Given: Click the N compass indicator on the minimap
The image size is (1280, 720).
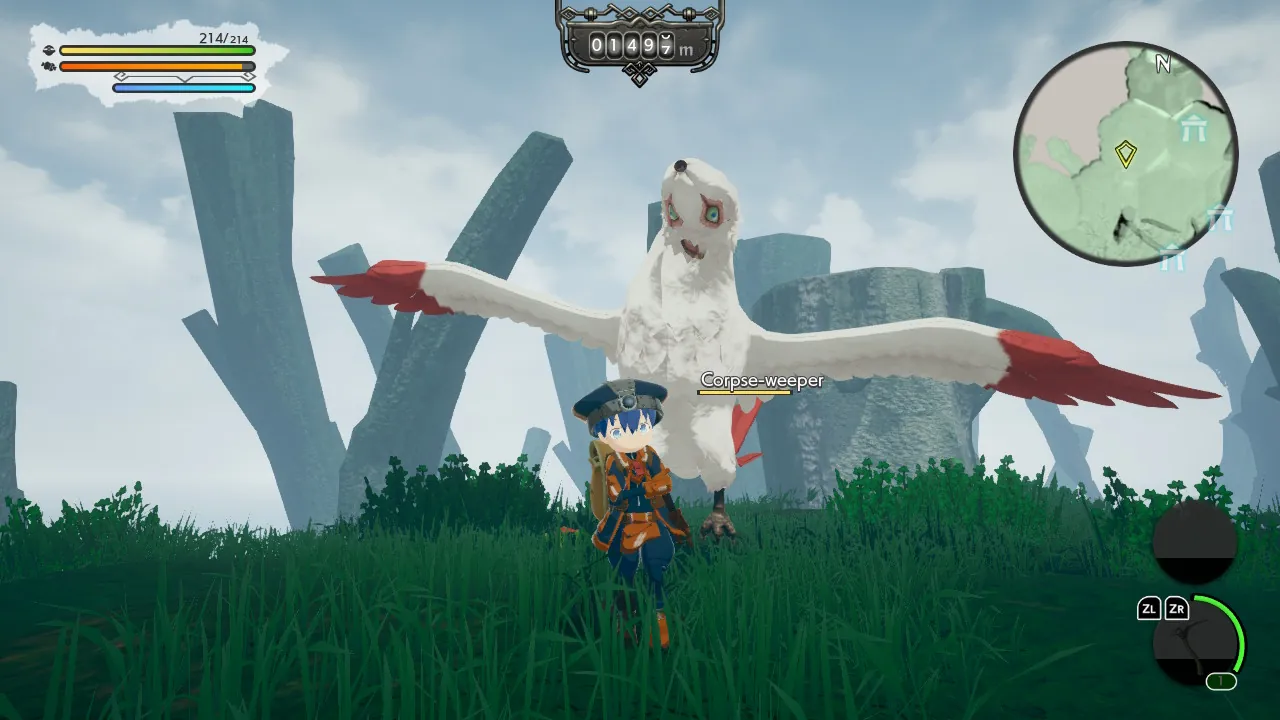Looking at the screenshot, I should 1163,63.
